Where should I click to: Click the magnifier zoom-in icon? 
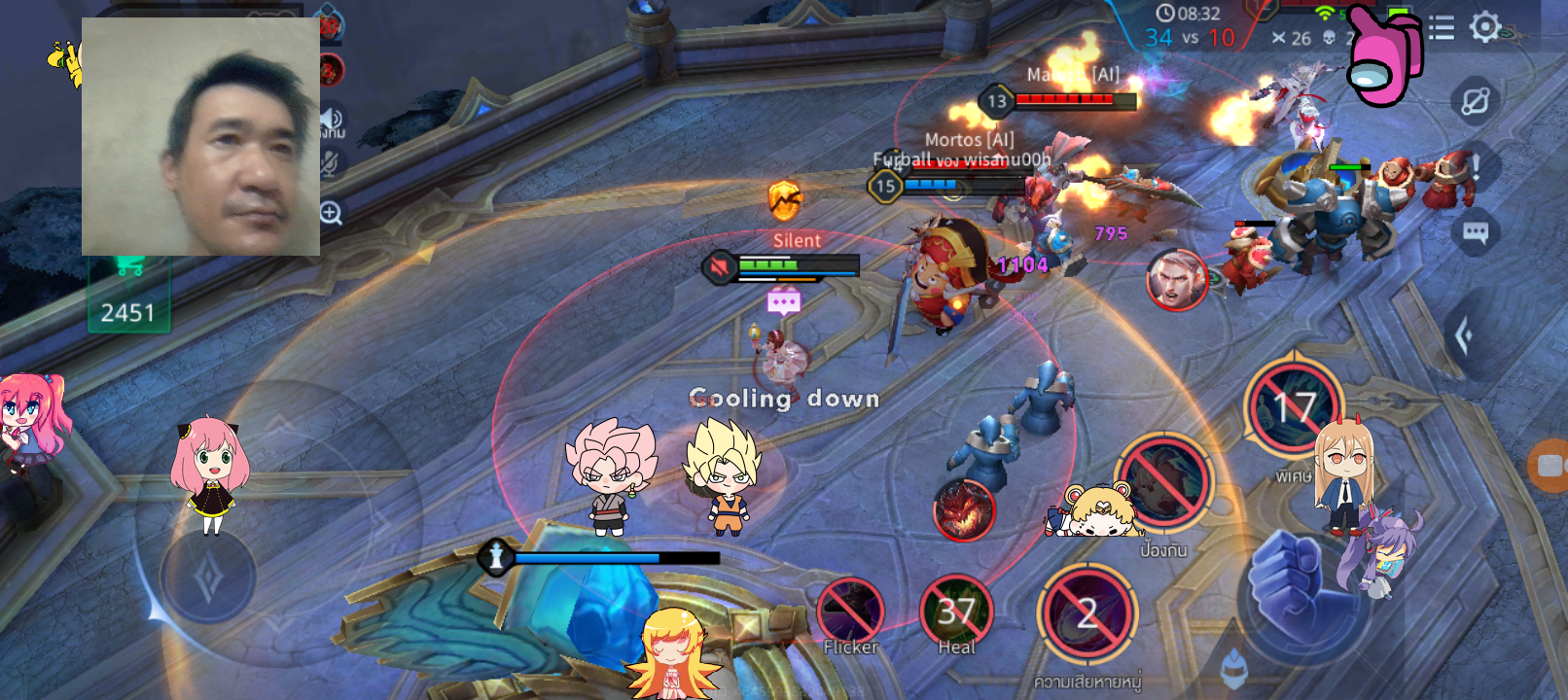[331, 213]
